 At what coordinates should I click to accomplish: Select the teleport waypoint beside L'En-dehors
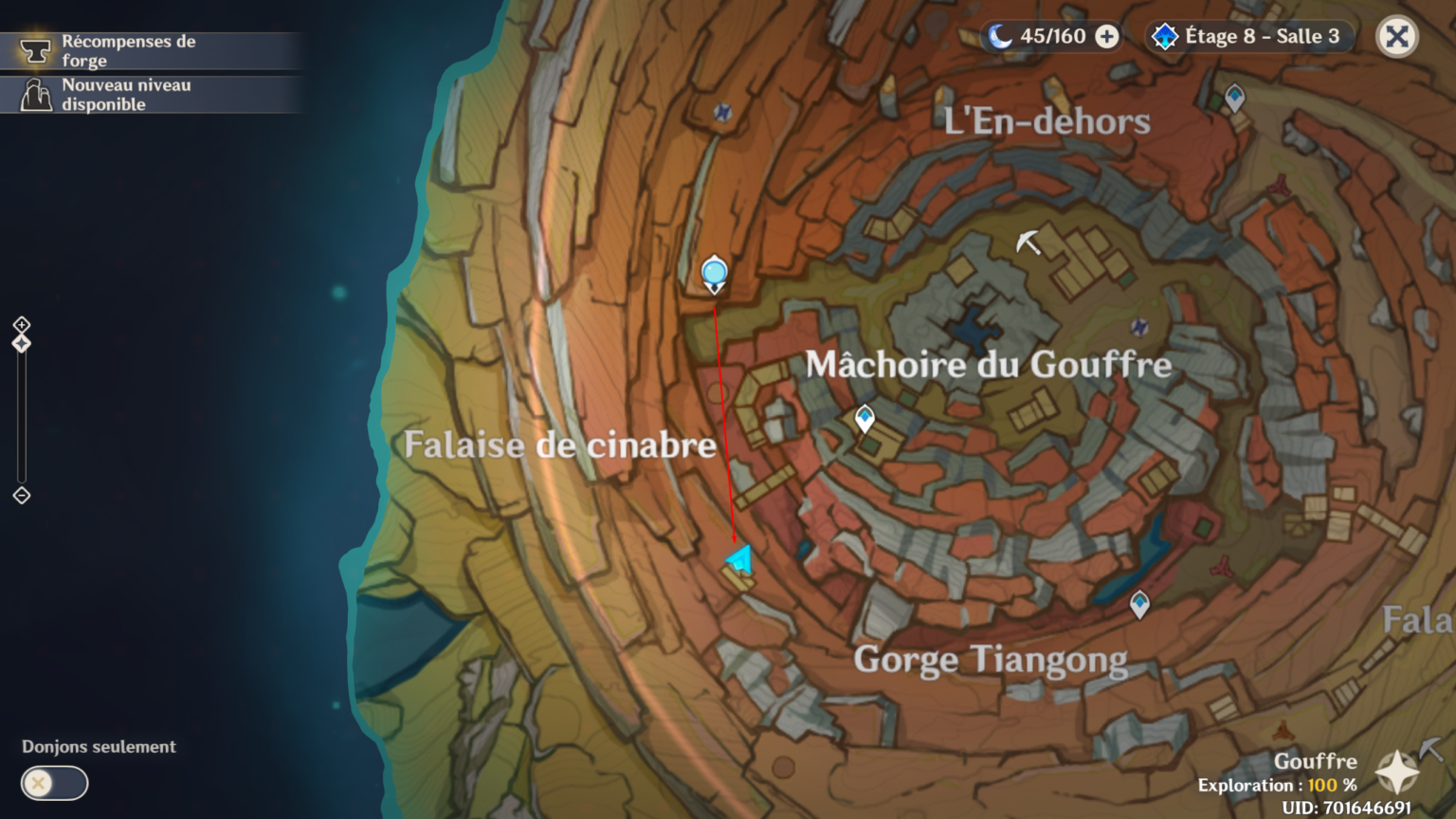point(1234,97)
